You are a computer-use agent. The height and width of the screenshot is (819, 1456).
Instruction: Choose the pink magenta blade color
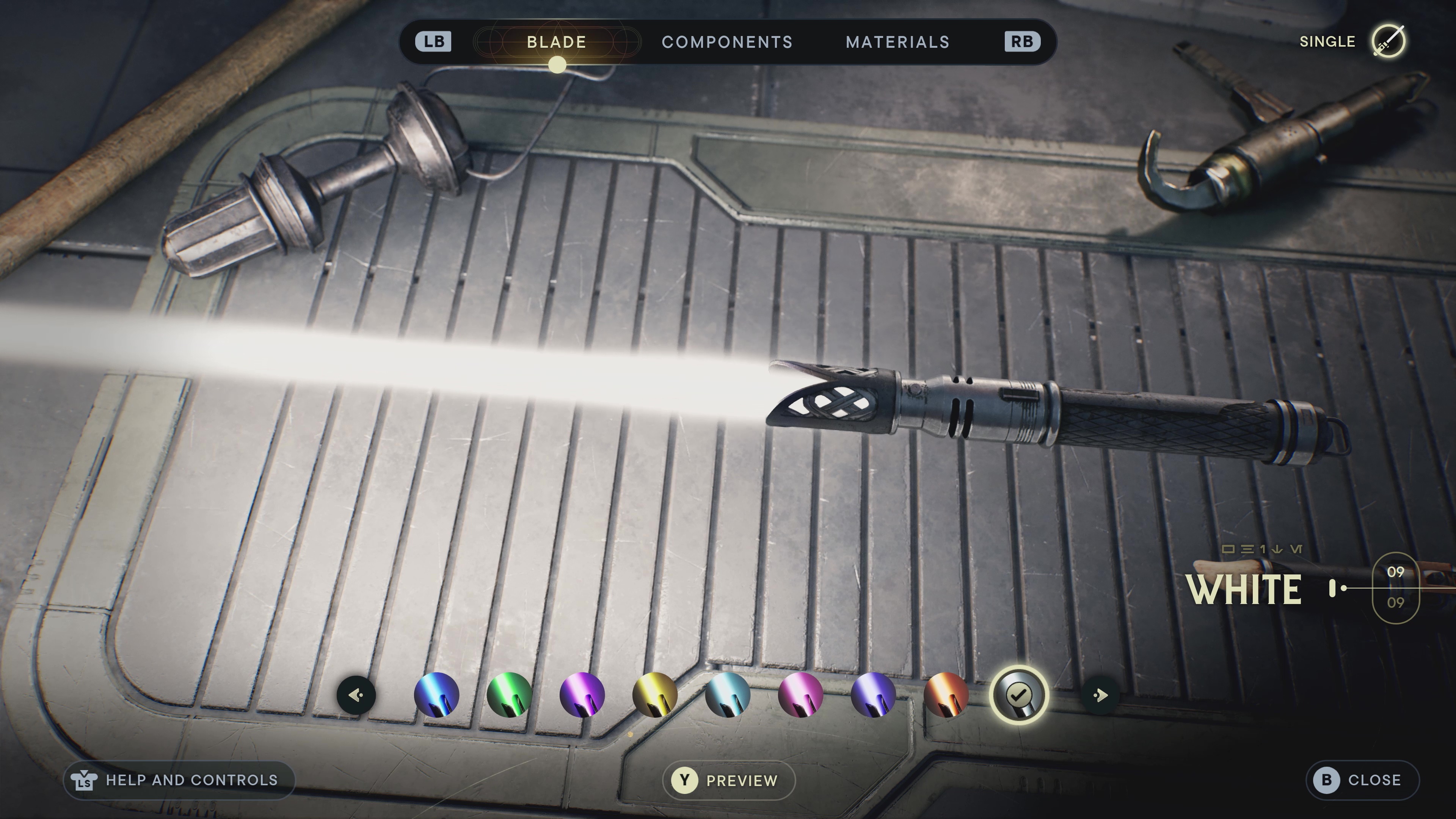[800, 695]
